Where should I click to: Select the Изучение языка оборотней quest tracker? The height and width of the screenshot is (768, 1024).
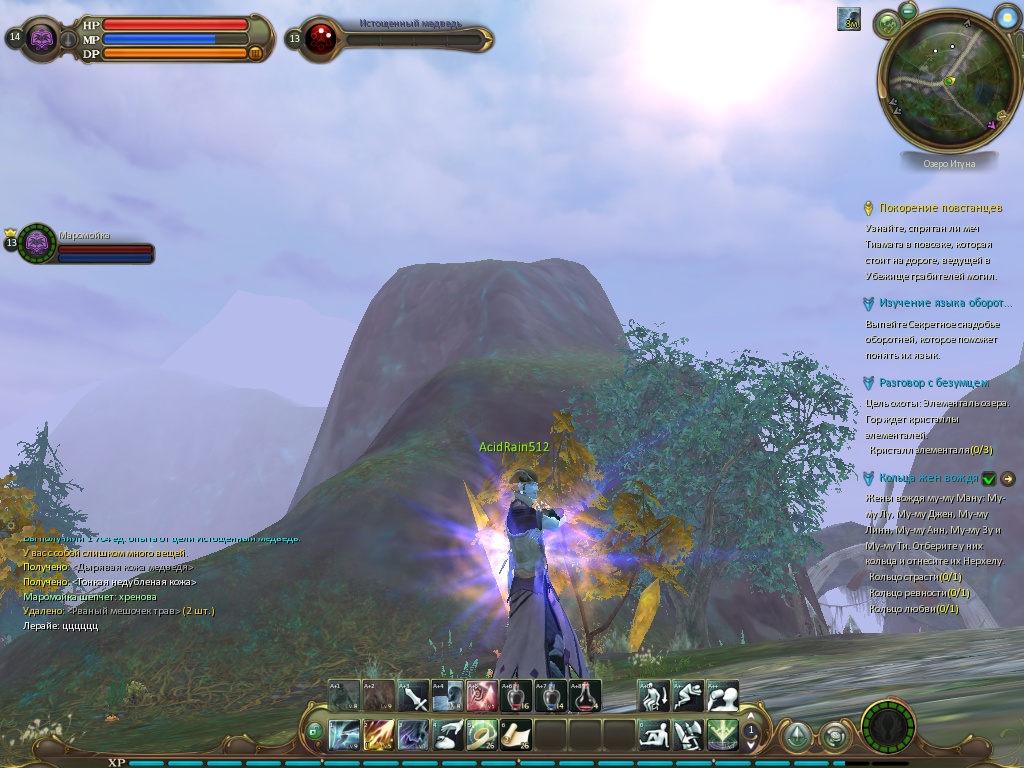point(938,303)
